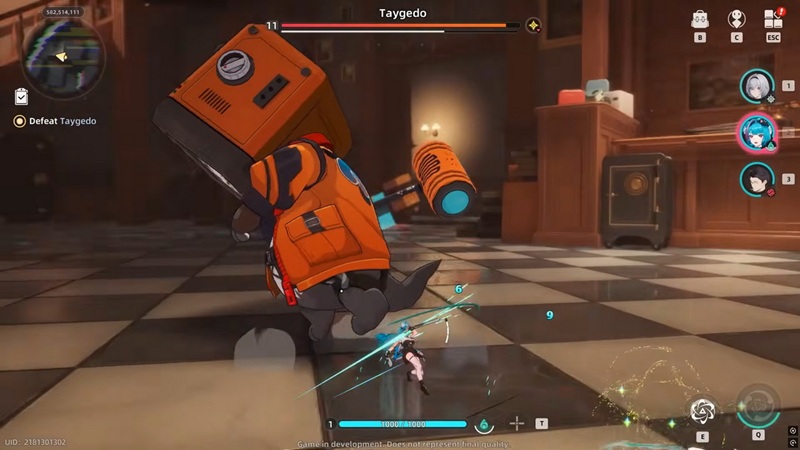Switch to the dark-haired character portrait
Viewport: 800px width, 450px height.
(757, 179)
